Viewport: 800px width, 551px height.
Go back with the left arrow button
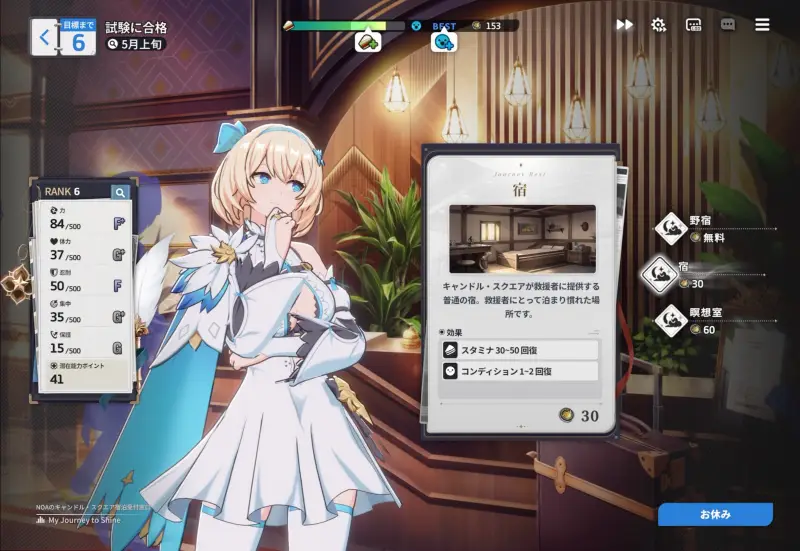(x=45, y=39)
